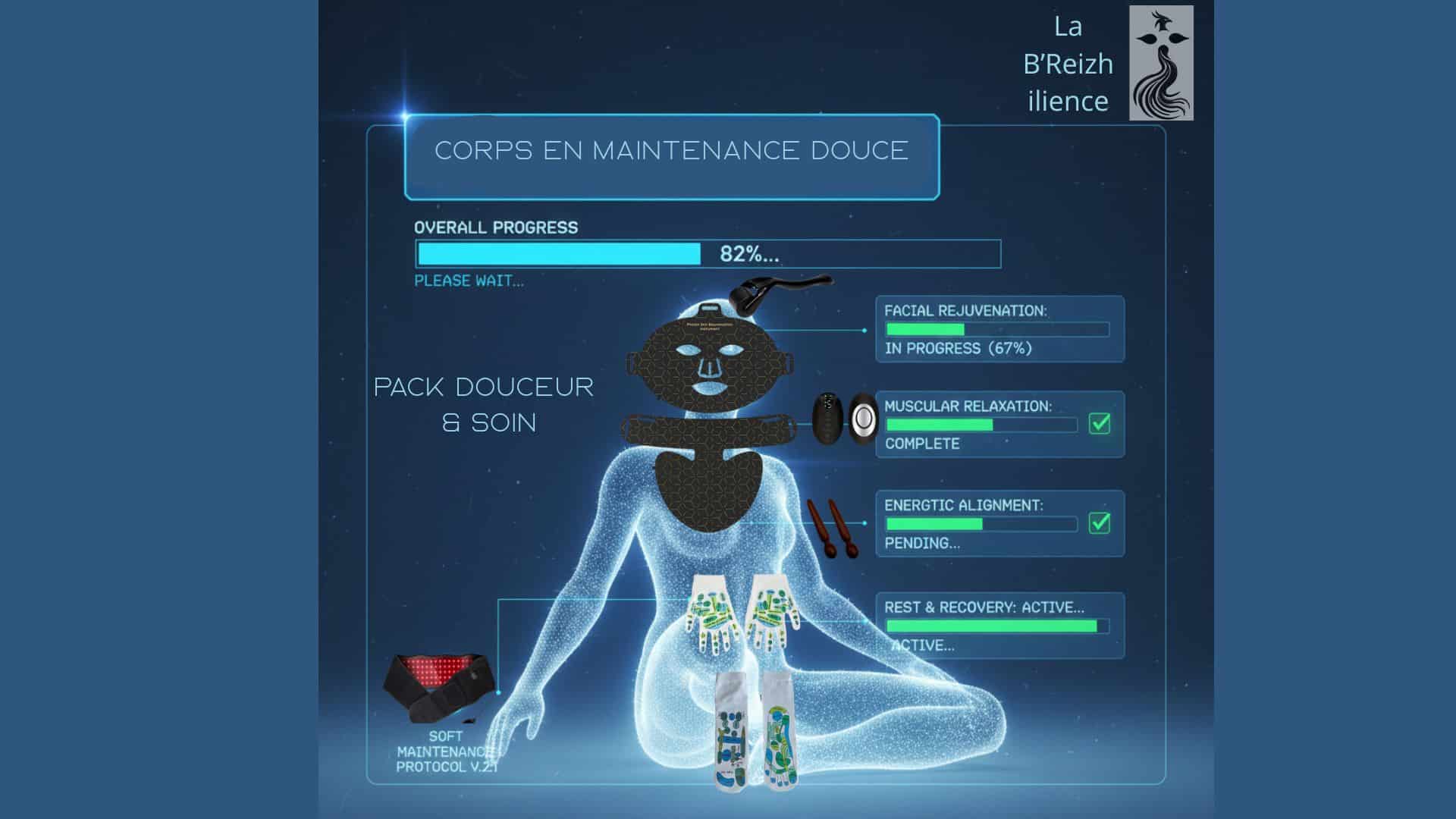Select the Facial Rejuvenation status panel
1456x819 pixels.
point(999,329)
